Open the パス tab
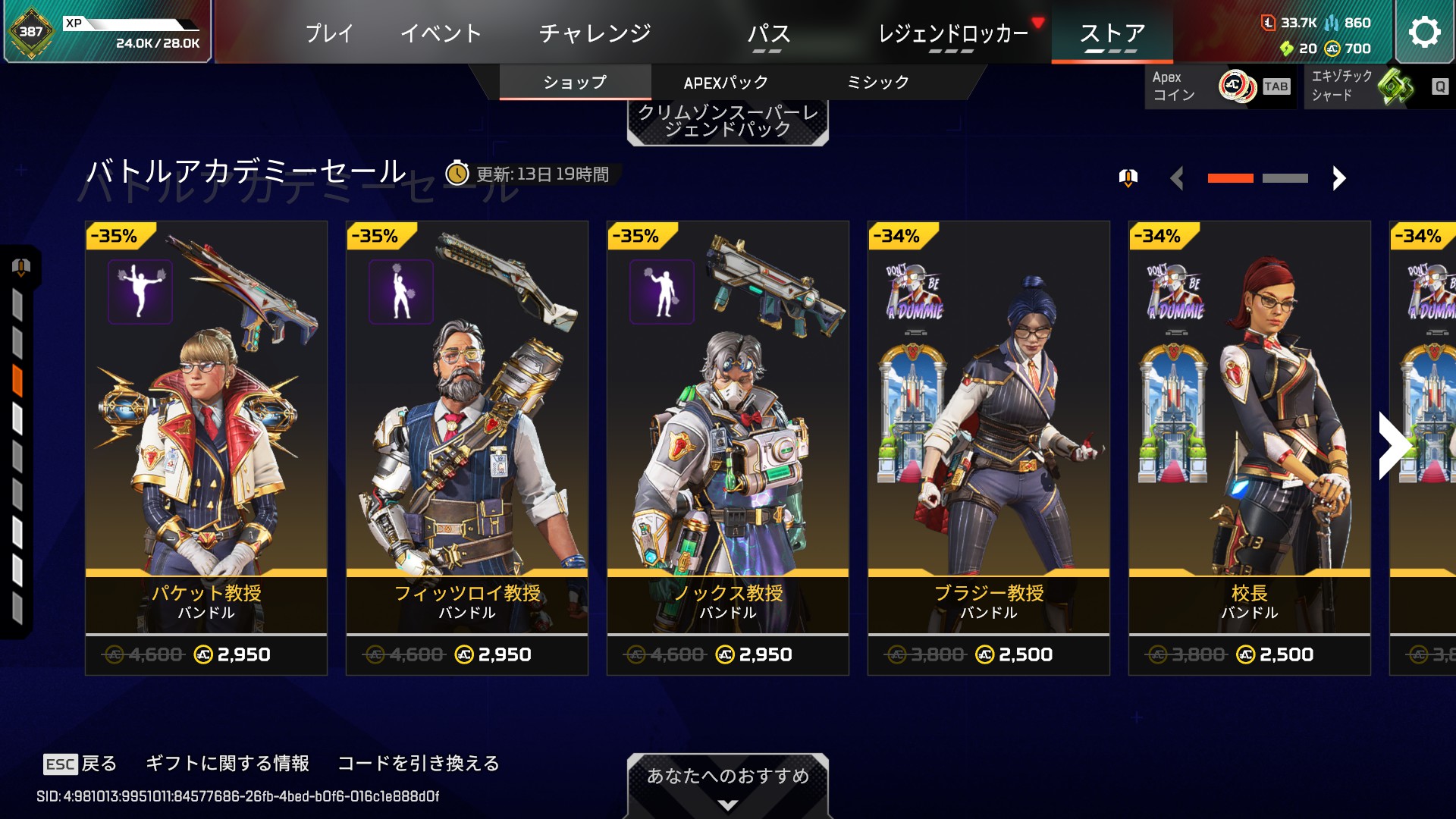 pyautogui.click(x=768, y=33)
